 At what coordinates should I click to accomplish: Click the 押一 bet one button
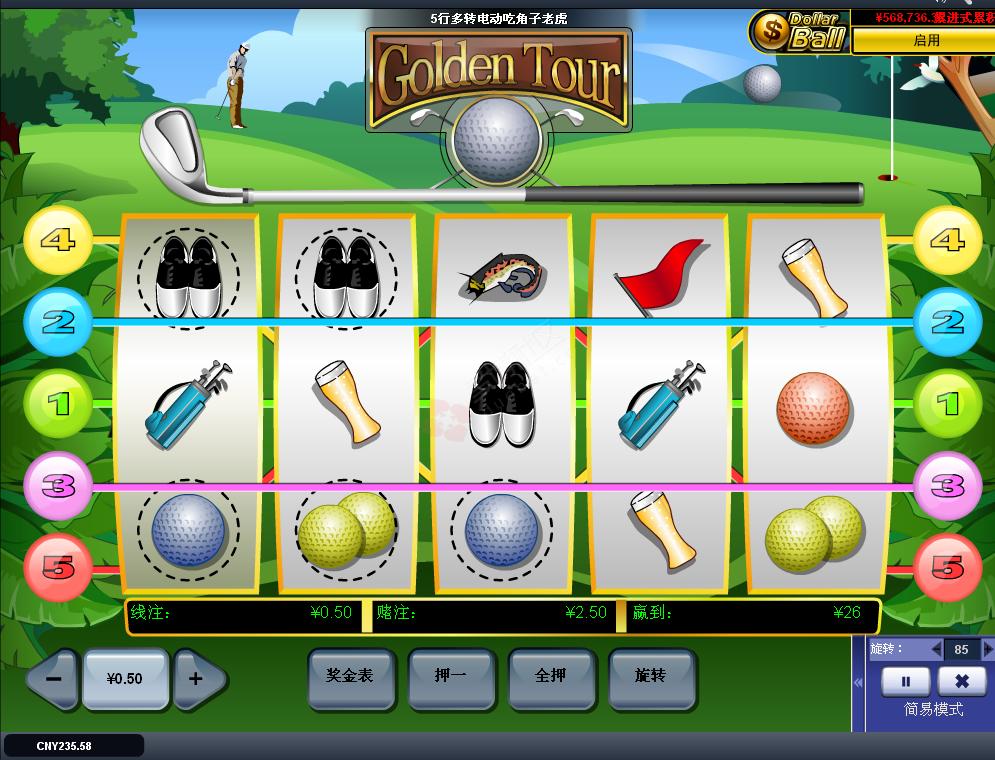[x=451, y=676]
